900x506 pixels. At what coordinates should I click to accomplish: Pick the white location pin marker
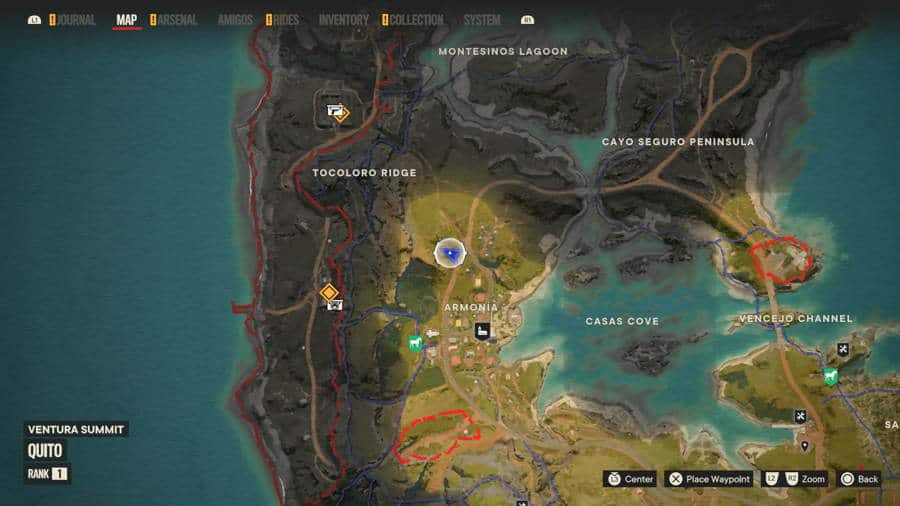pos(805,445)
